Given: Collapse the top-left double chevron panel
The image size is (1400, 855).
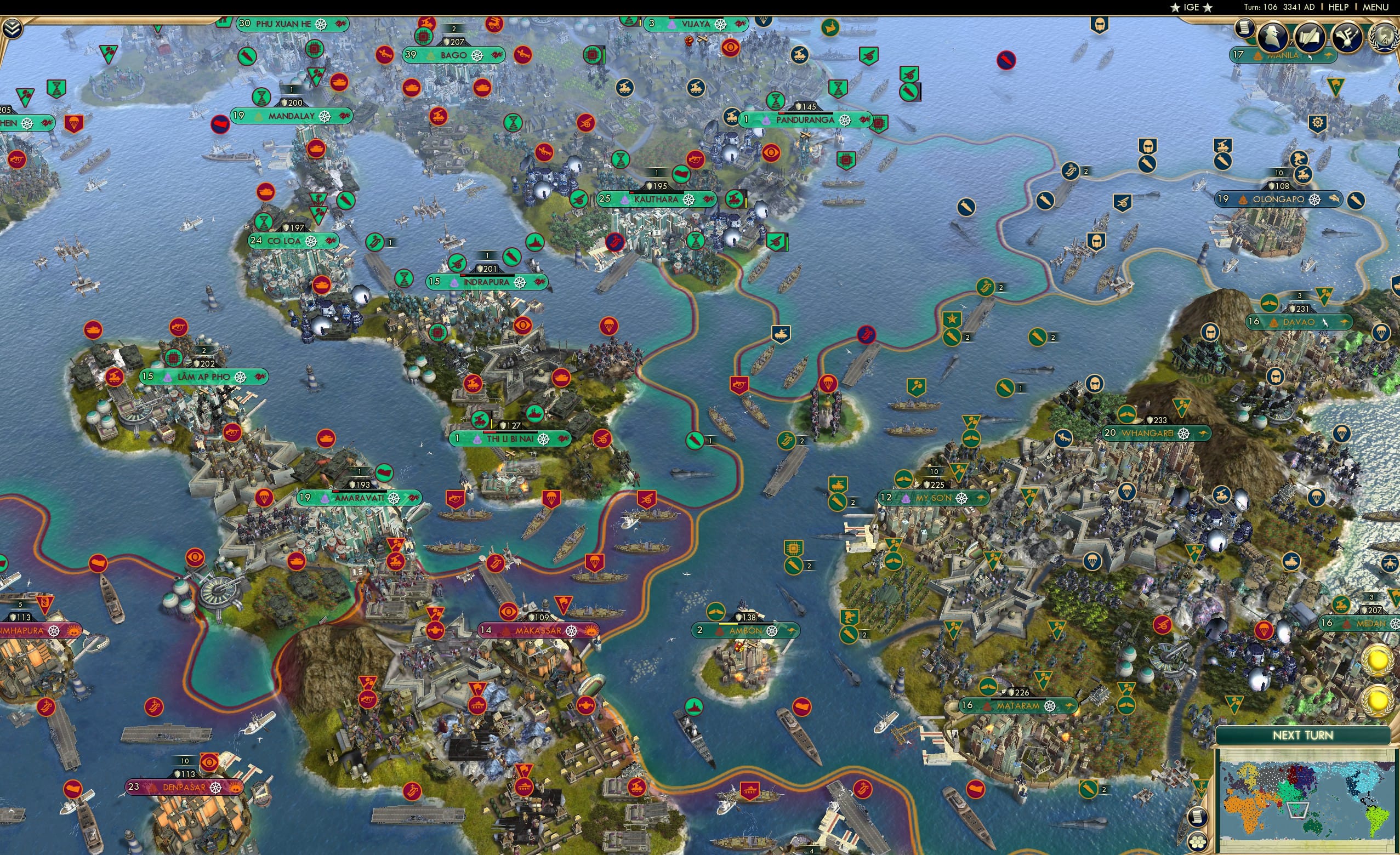Looking at the screenshot, I should (x=13, y=27).
